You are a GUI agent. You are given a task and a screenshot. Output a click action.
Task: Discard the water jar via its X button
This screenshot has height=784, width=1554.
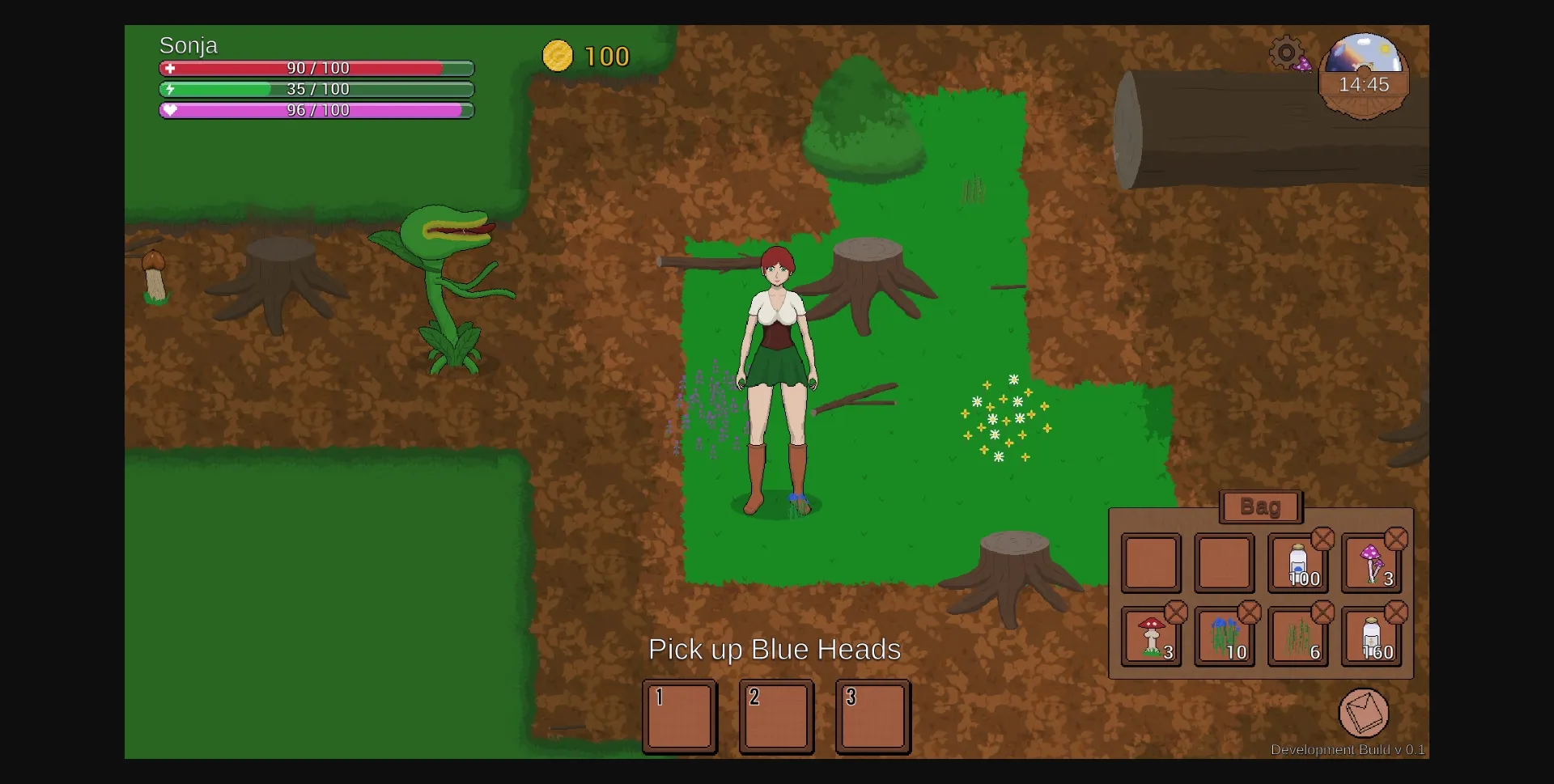coord(1325,538)
